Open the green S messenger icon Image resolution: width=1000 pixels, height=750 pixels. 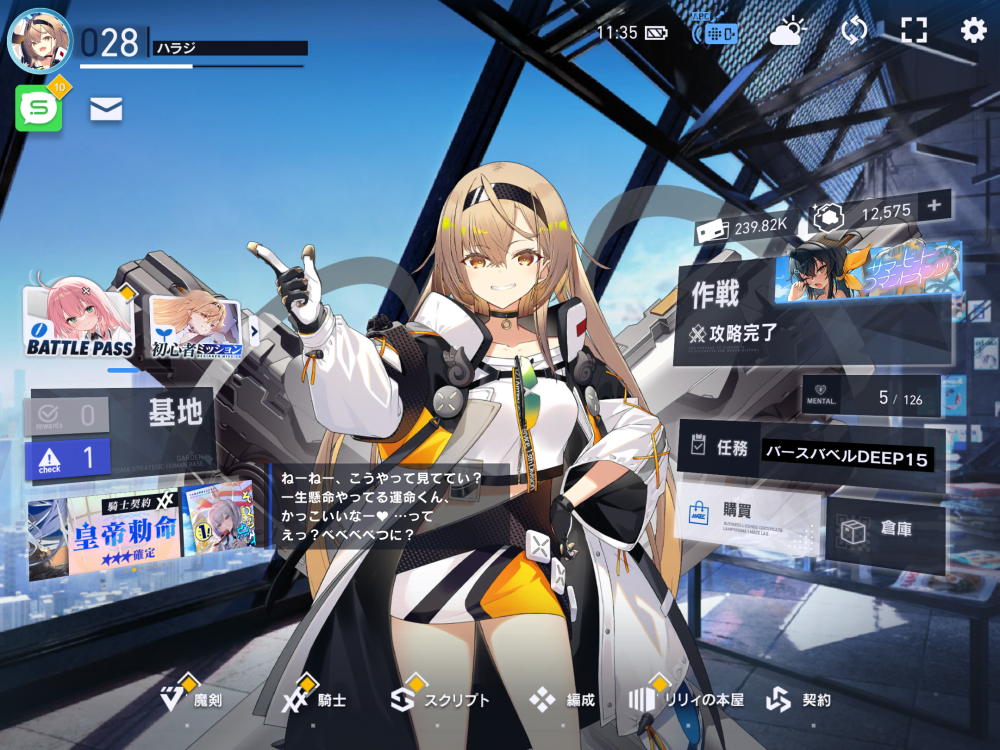coord(39,108)
